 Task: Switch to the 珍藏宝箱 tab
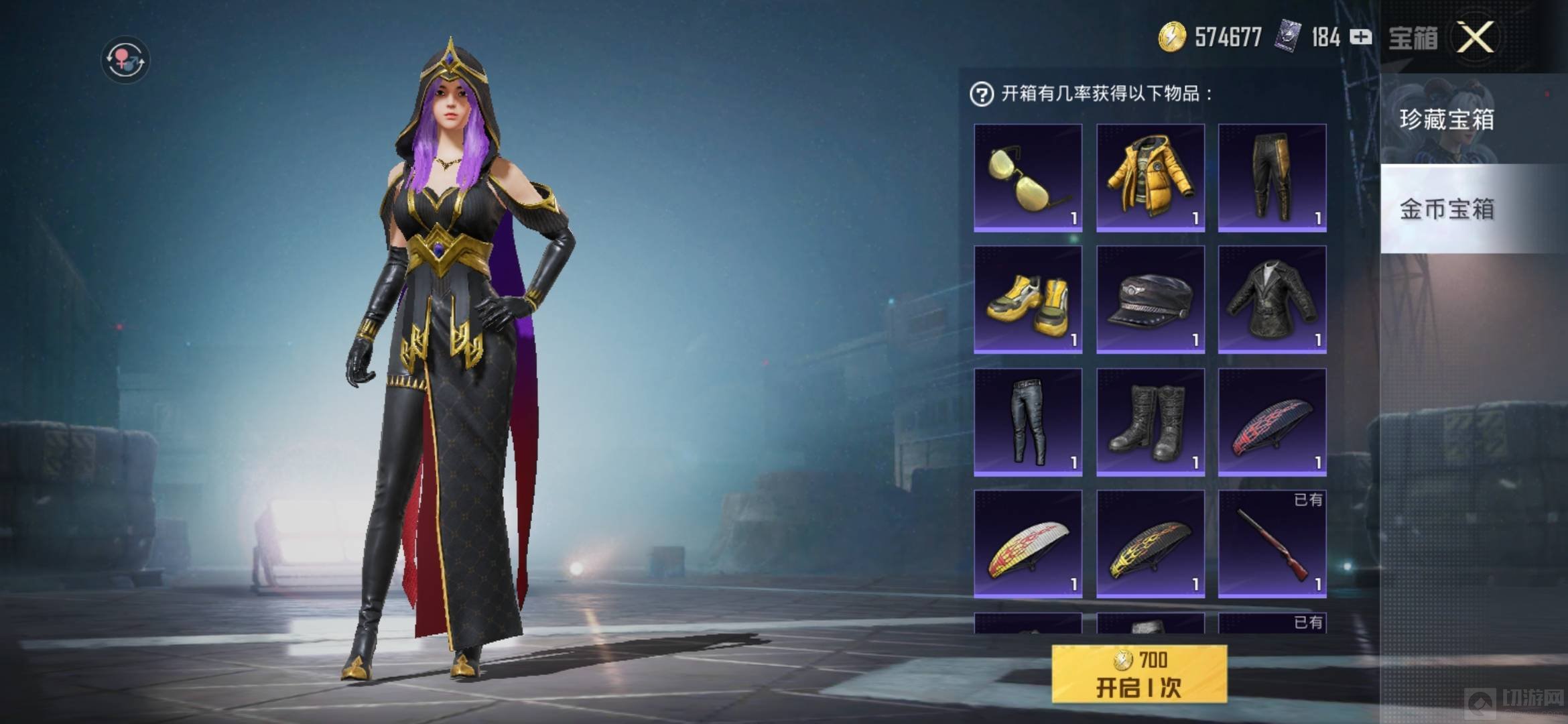1447,120
